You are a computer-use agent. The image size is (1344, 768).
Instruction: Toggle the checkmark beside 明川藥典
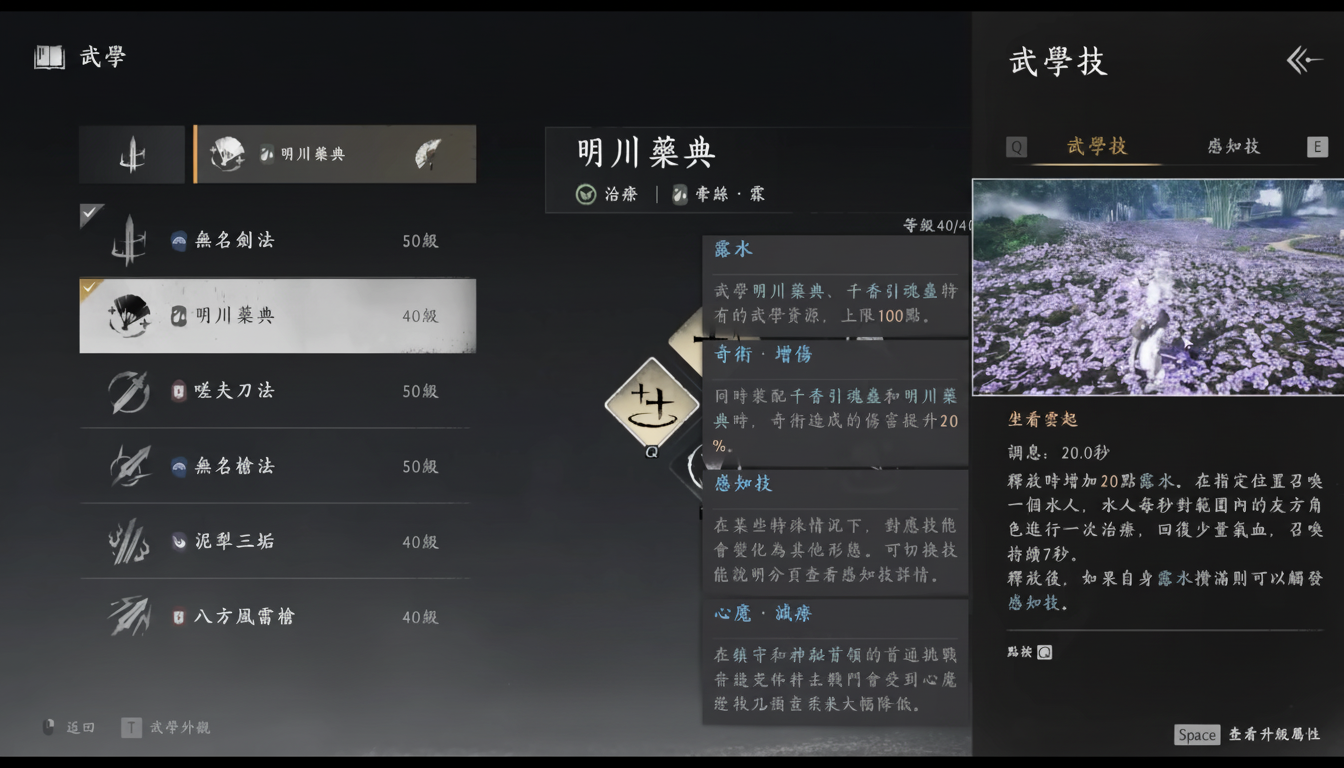point(89,290)
